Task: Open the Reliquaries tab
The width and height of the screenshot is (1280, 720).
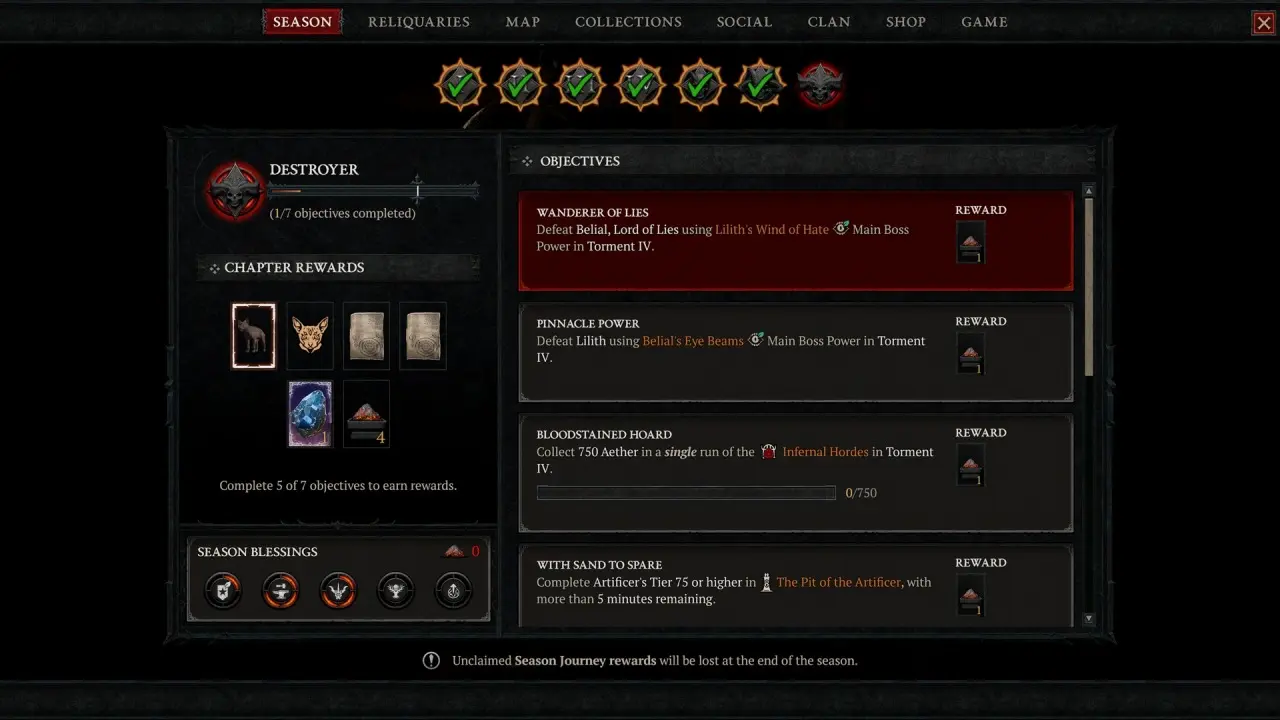Action: click(x=419, y=22)
